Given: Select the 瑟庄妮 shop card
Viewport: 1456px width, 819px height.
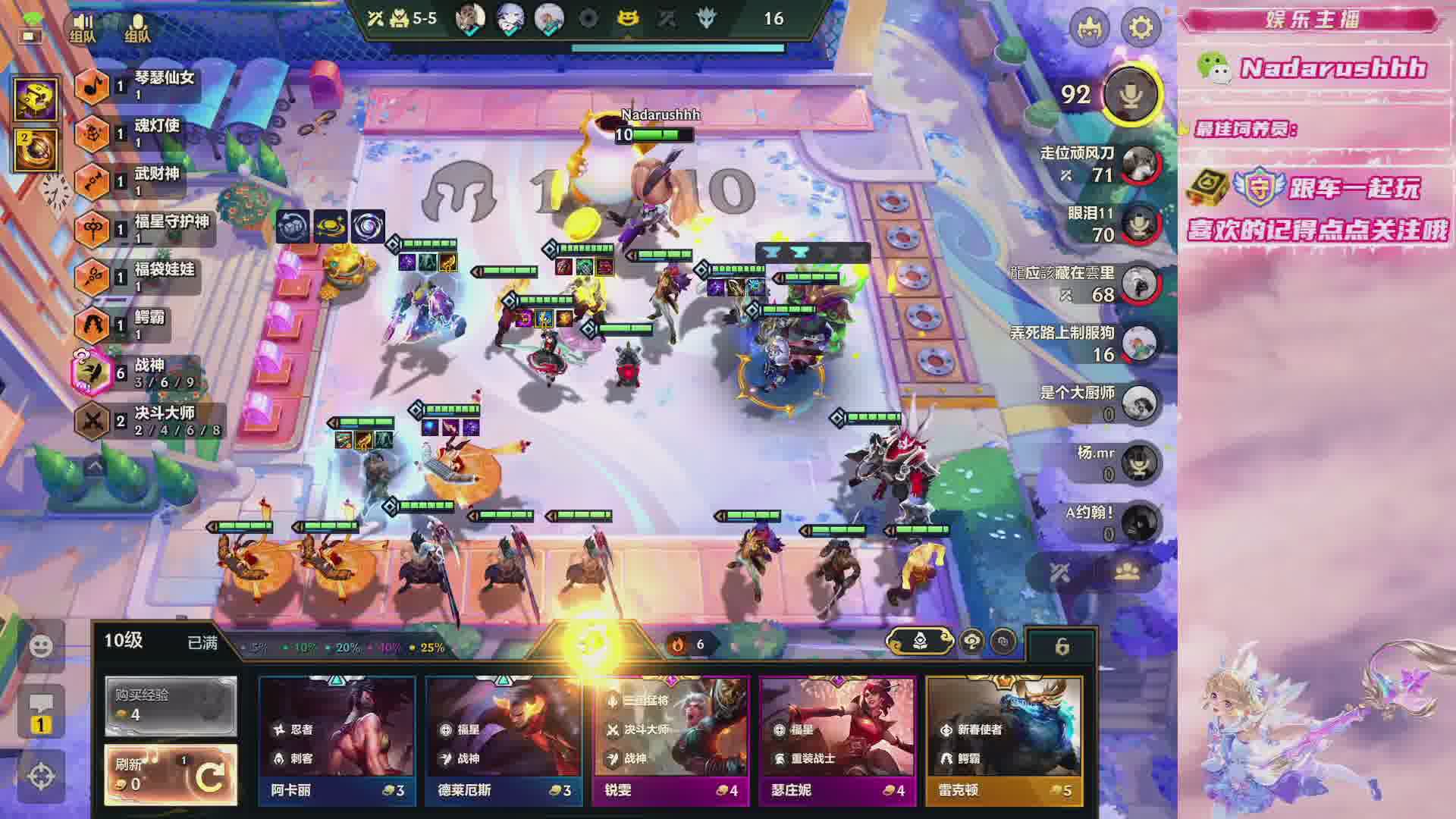Looking at the screenshot, I should [x=837, y=739].
